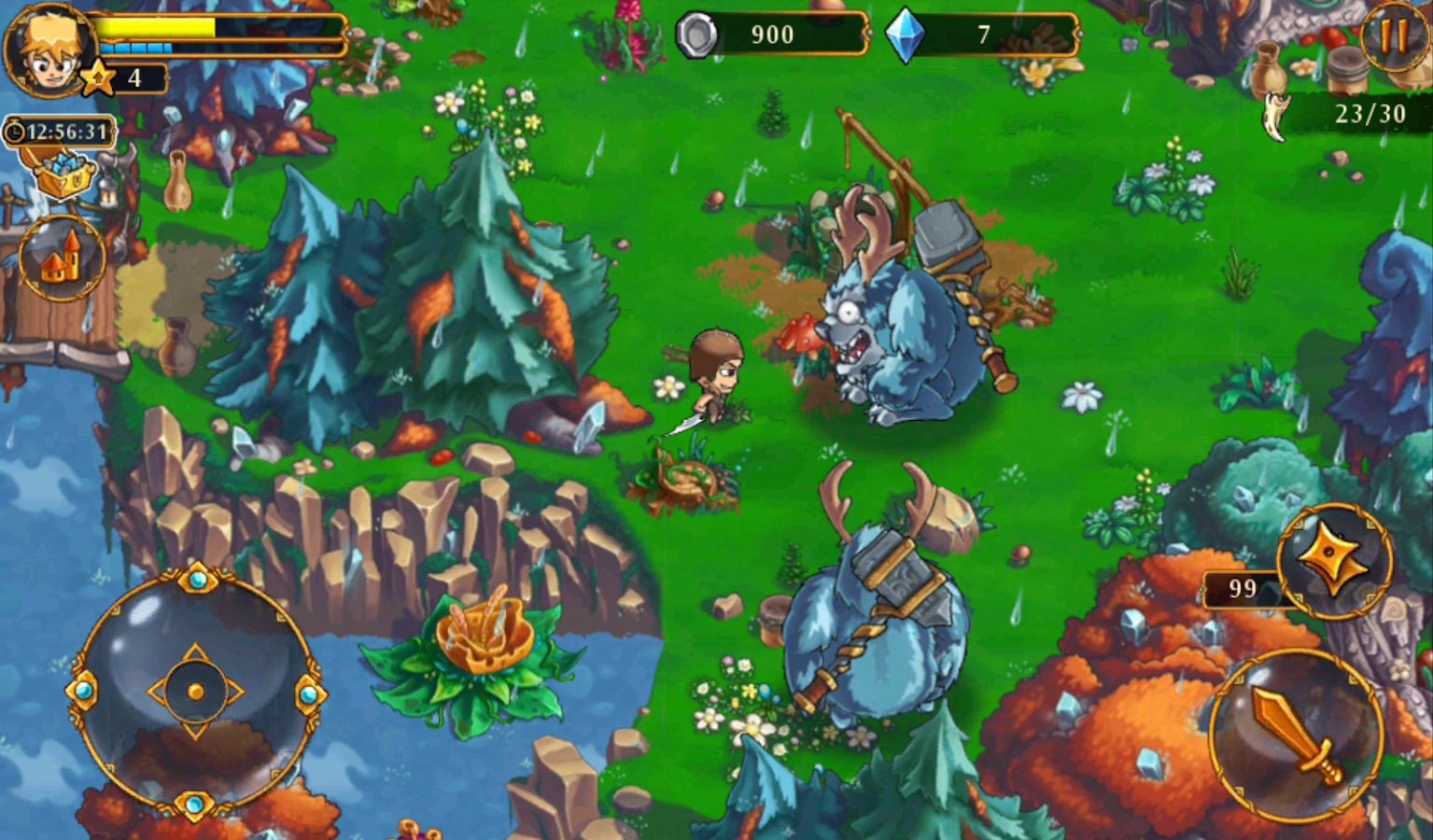Pause the game with the pause button
This screenshot has height=840, width=1433.
click(x=1394, y=35)
